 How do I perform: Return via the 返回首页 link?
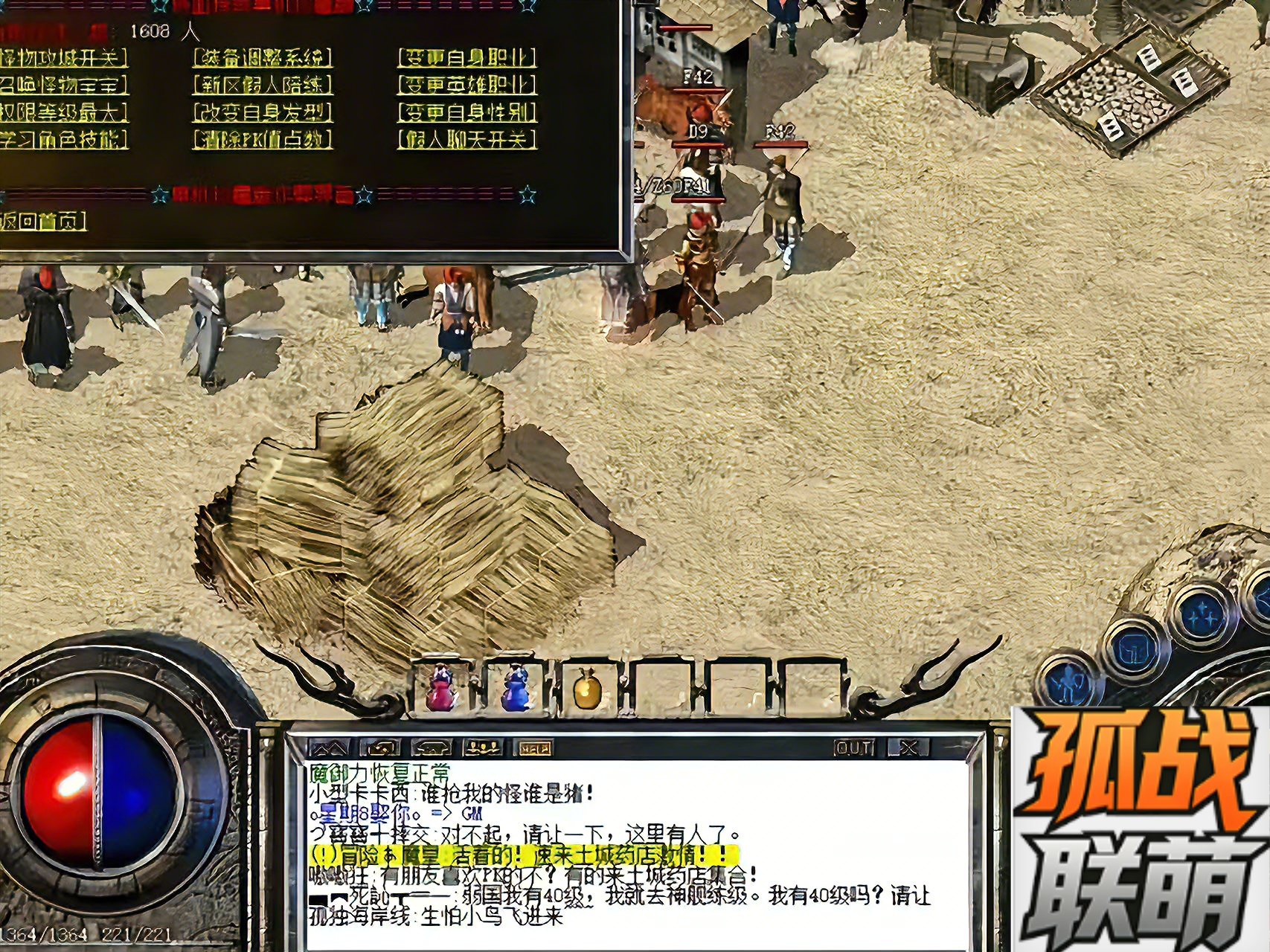pyautogui.click(x=42, y=221)
